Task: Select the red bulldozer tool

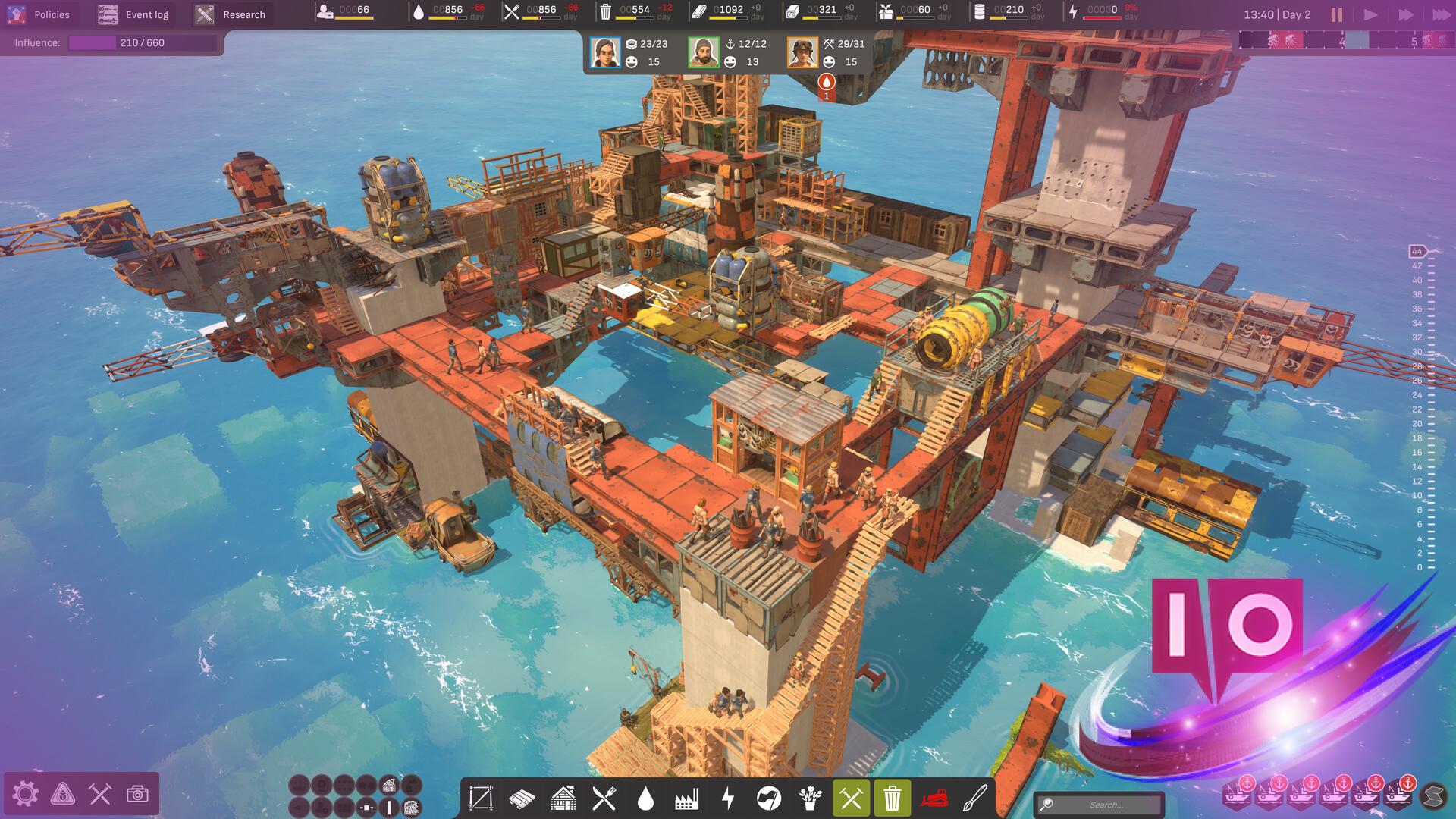Action: point(934,798)
